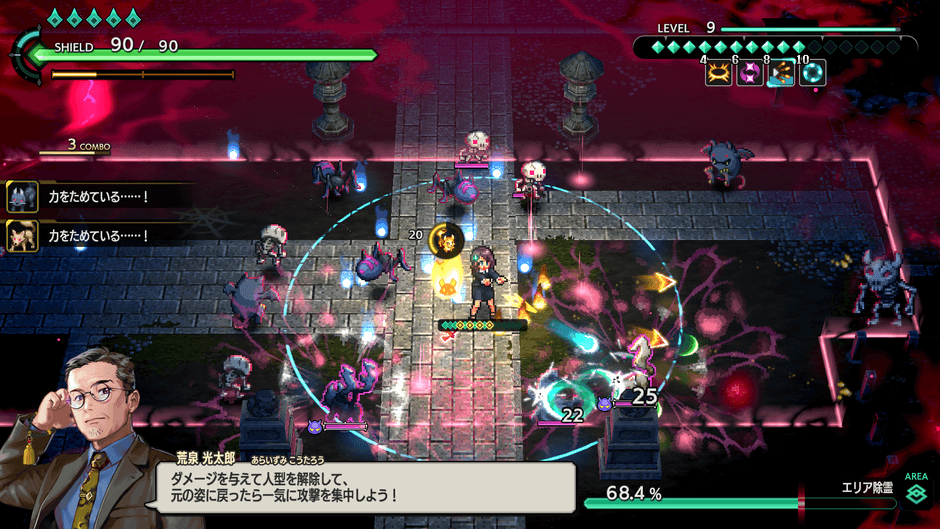Click the AREA diamond emblem icon
The height and width of the screenshot is (529, 940).
pos(916,495)
